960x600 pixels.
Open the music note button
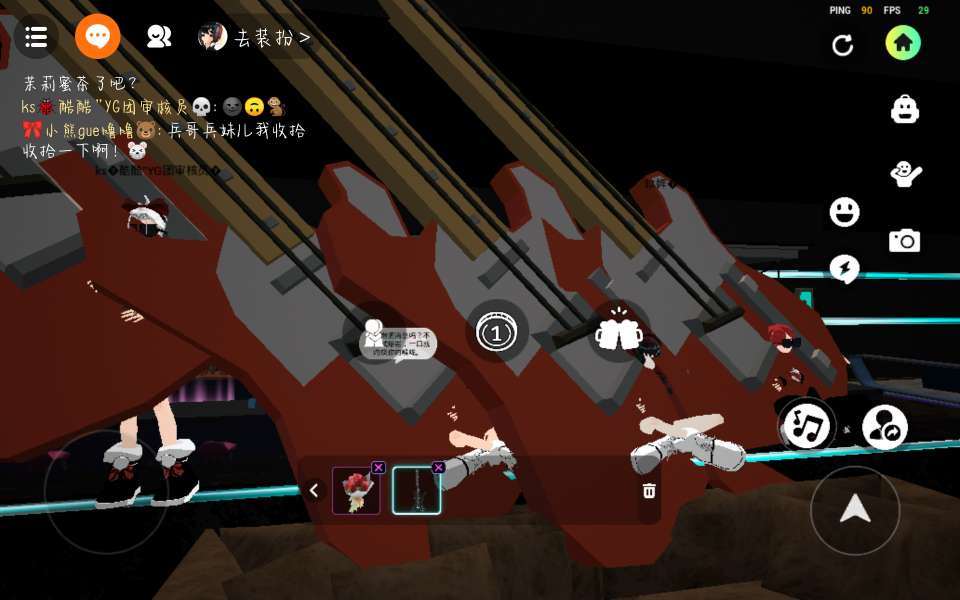coord(808,426)
